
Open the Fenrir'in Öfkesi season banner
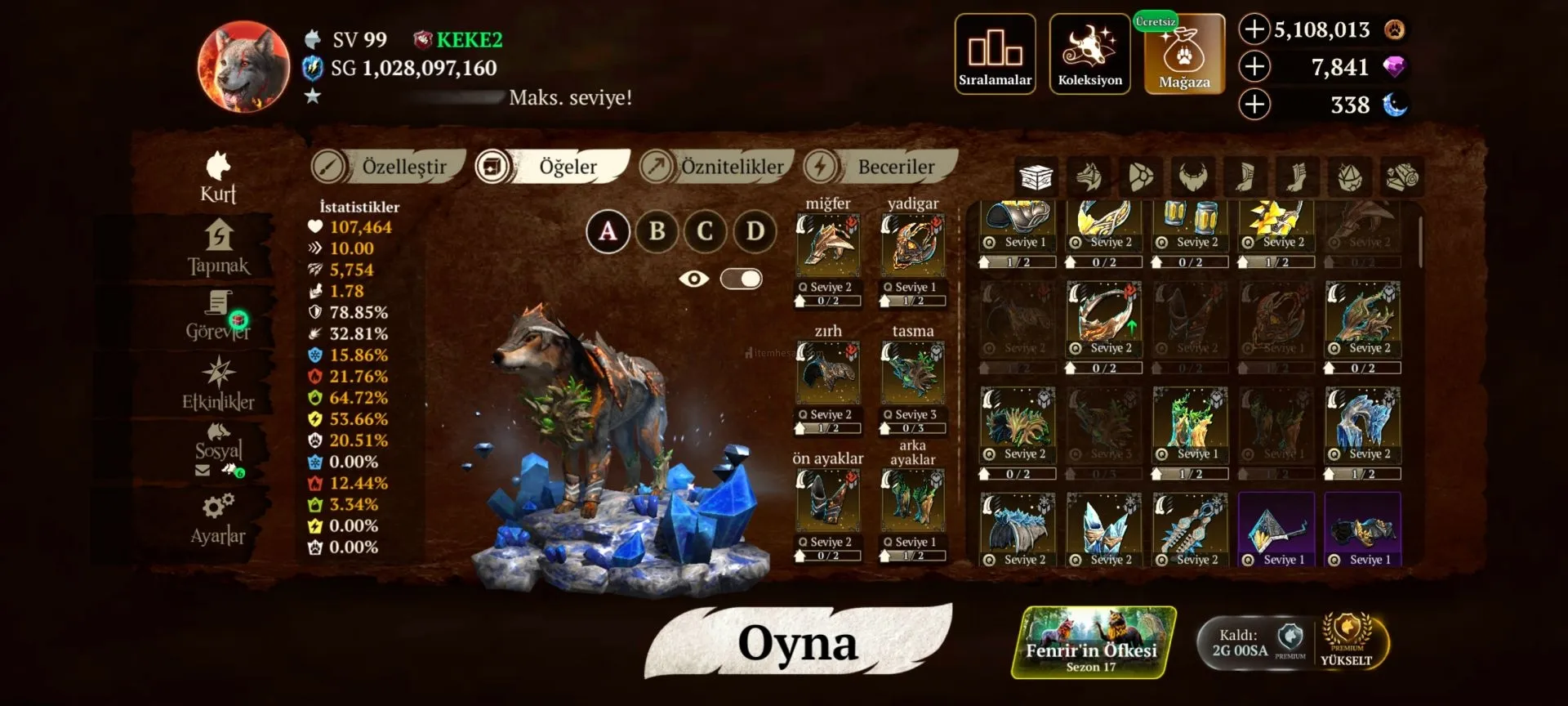tap(1093, 643)
